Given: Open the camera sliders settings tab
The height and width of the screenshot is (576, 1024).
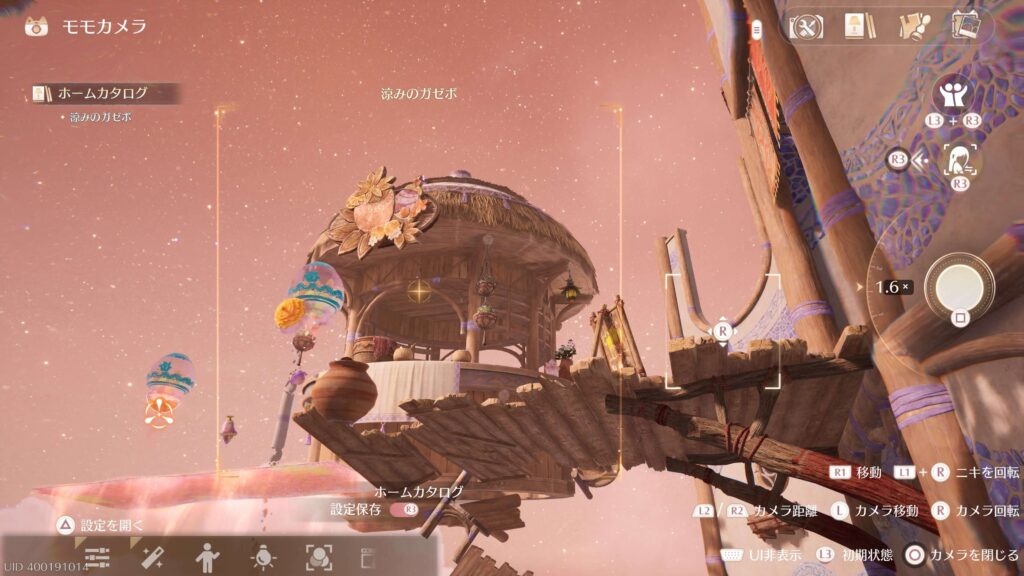Looking at the screenshot, I should click(x=98, y=556).
